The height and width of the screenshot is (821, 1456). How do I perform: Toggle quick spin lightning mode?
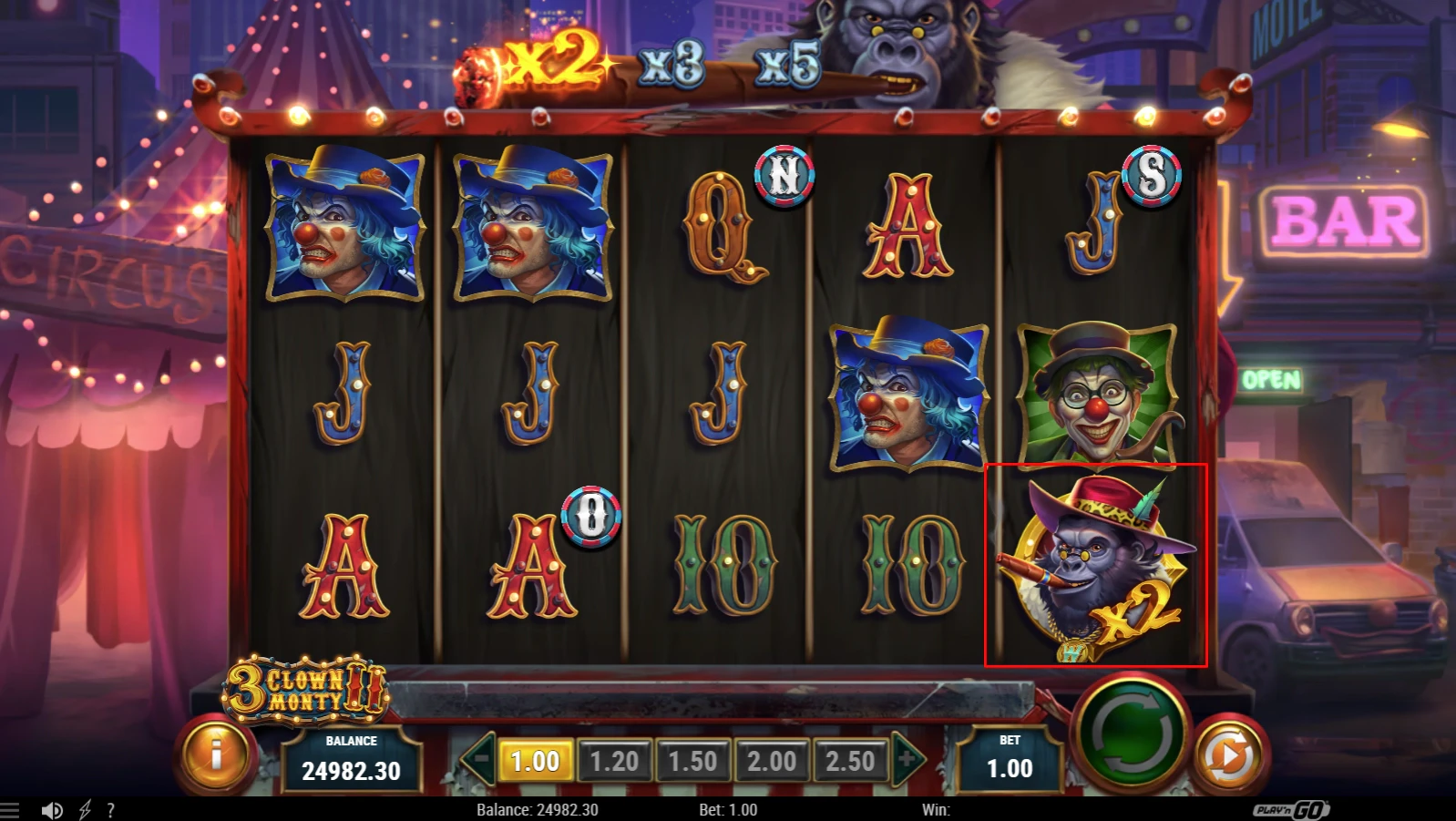point(85,808)
